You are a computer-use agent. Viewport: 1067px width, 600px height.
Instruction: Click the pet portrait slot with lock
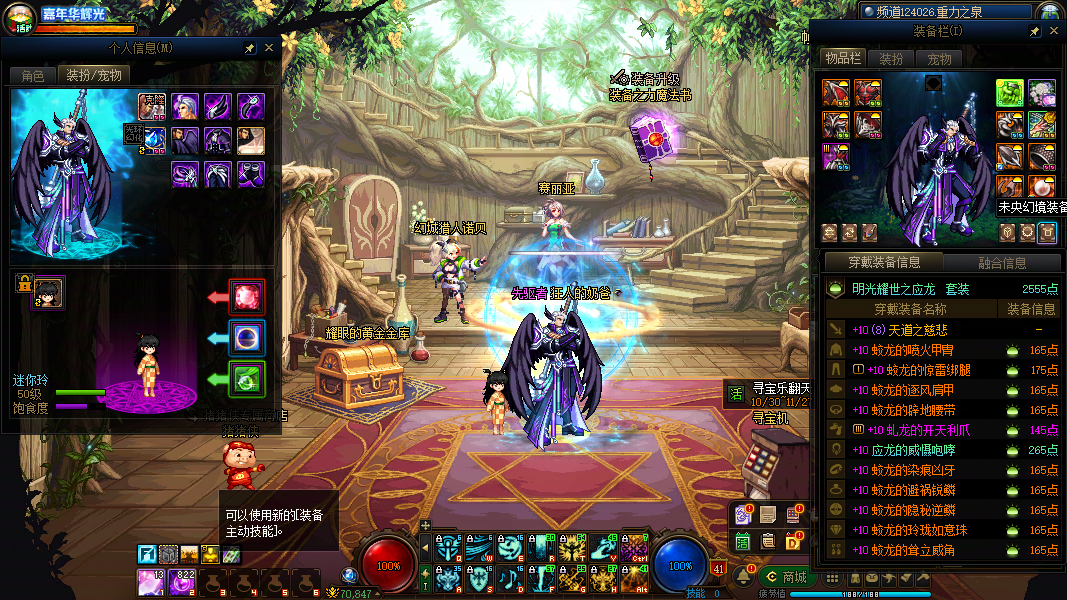coord(47,292)
